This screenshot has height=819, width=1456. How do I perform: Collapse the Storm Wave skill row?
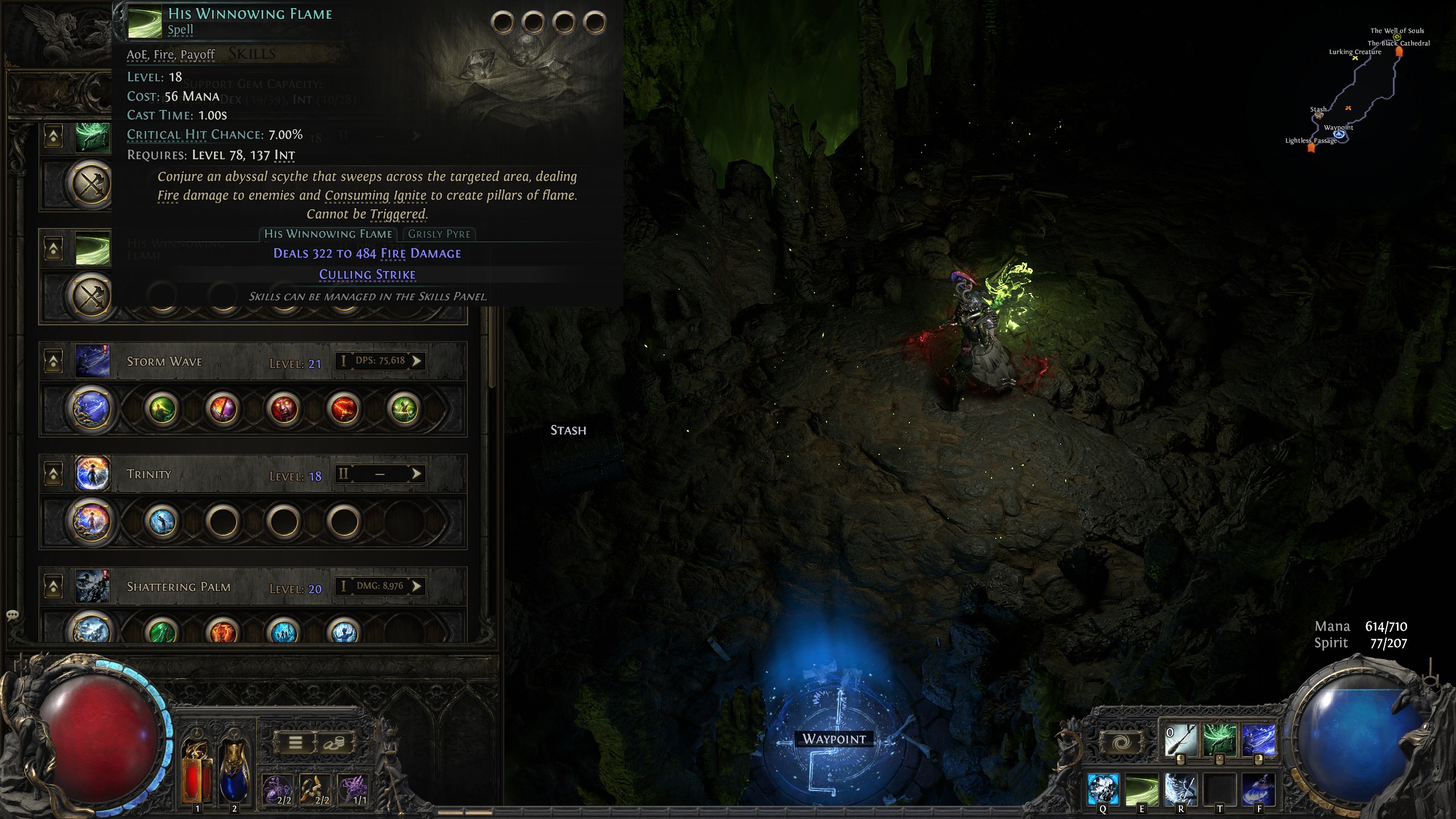pos(53,361)
